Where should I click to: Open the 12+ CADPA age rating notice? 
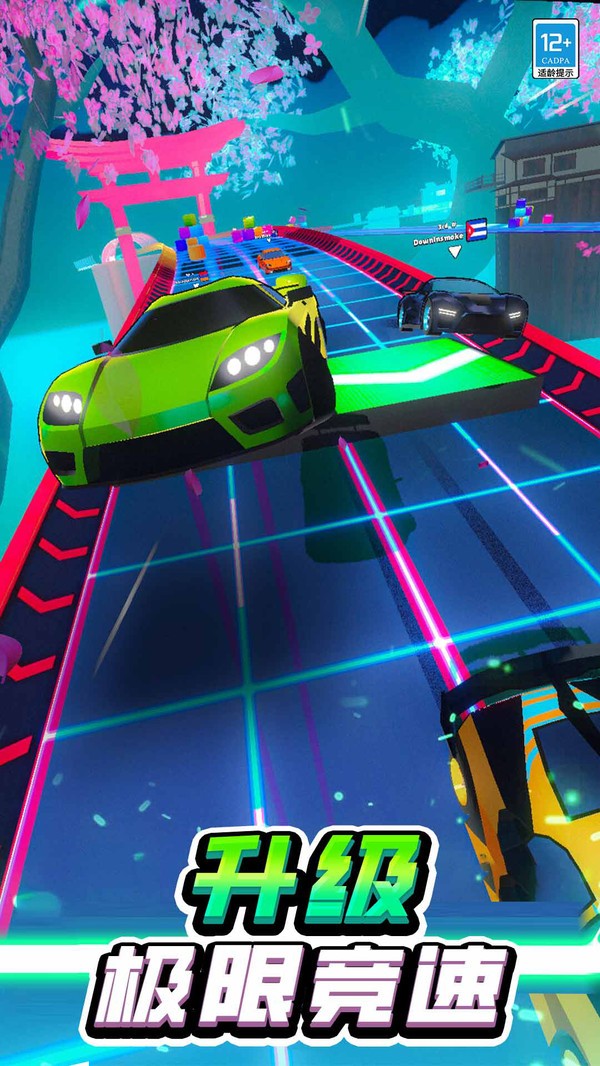(555, 49)
